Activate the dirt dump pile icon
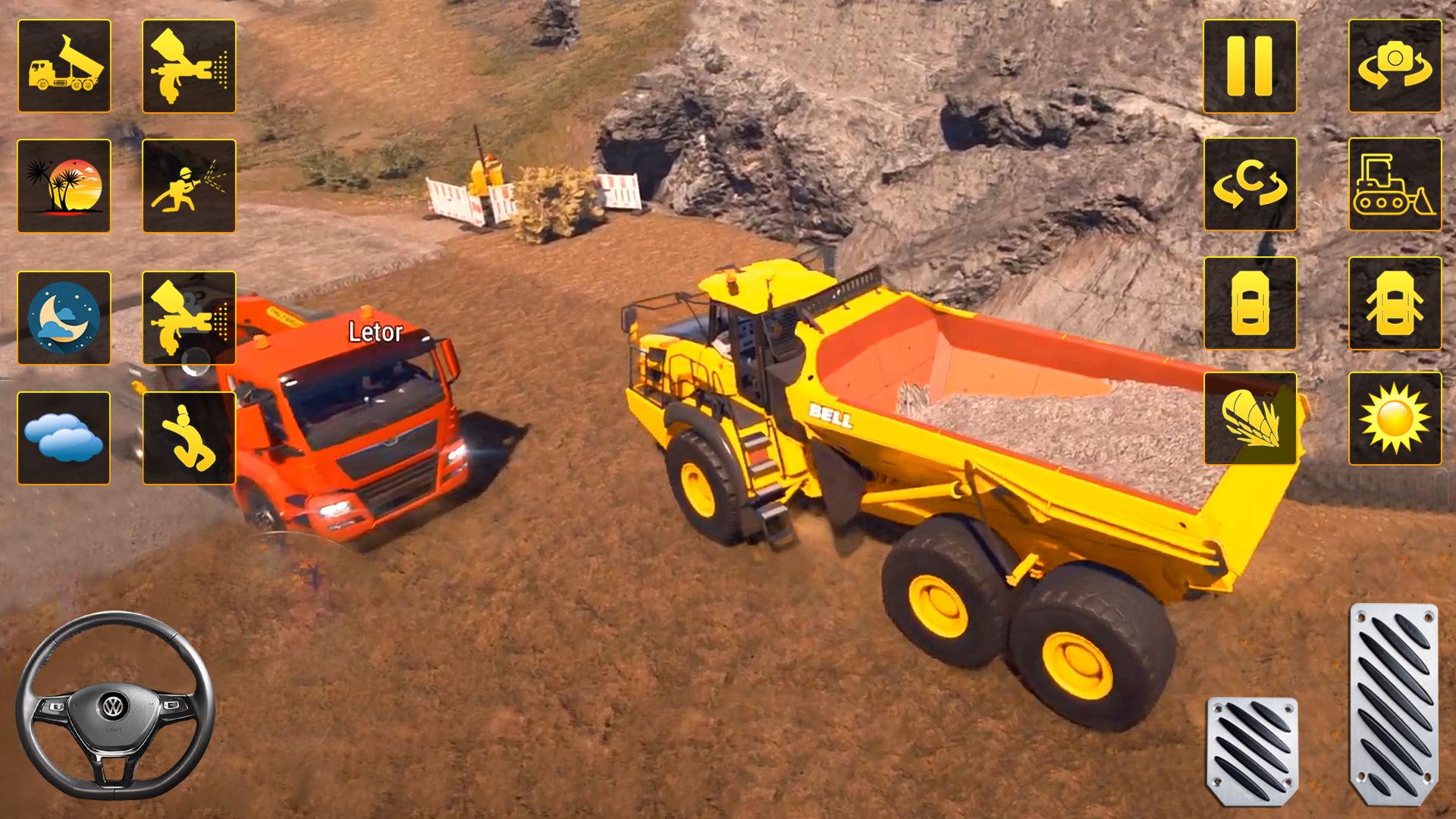 (1250, 418)
